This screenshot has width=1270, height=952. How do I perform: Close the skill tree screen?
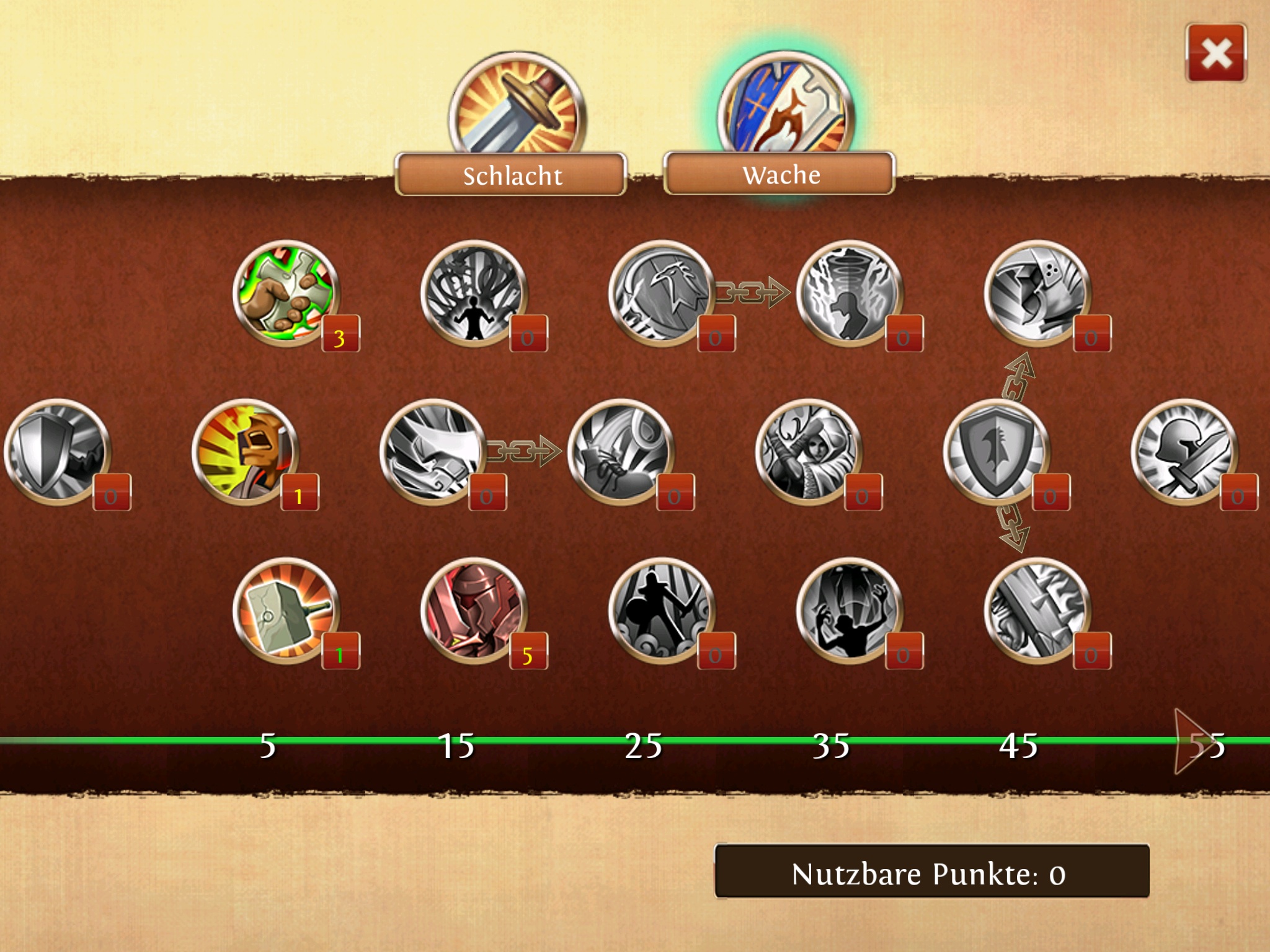tap(1215, 53)
